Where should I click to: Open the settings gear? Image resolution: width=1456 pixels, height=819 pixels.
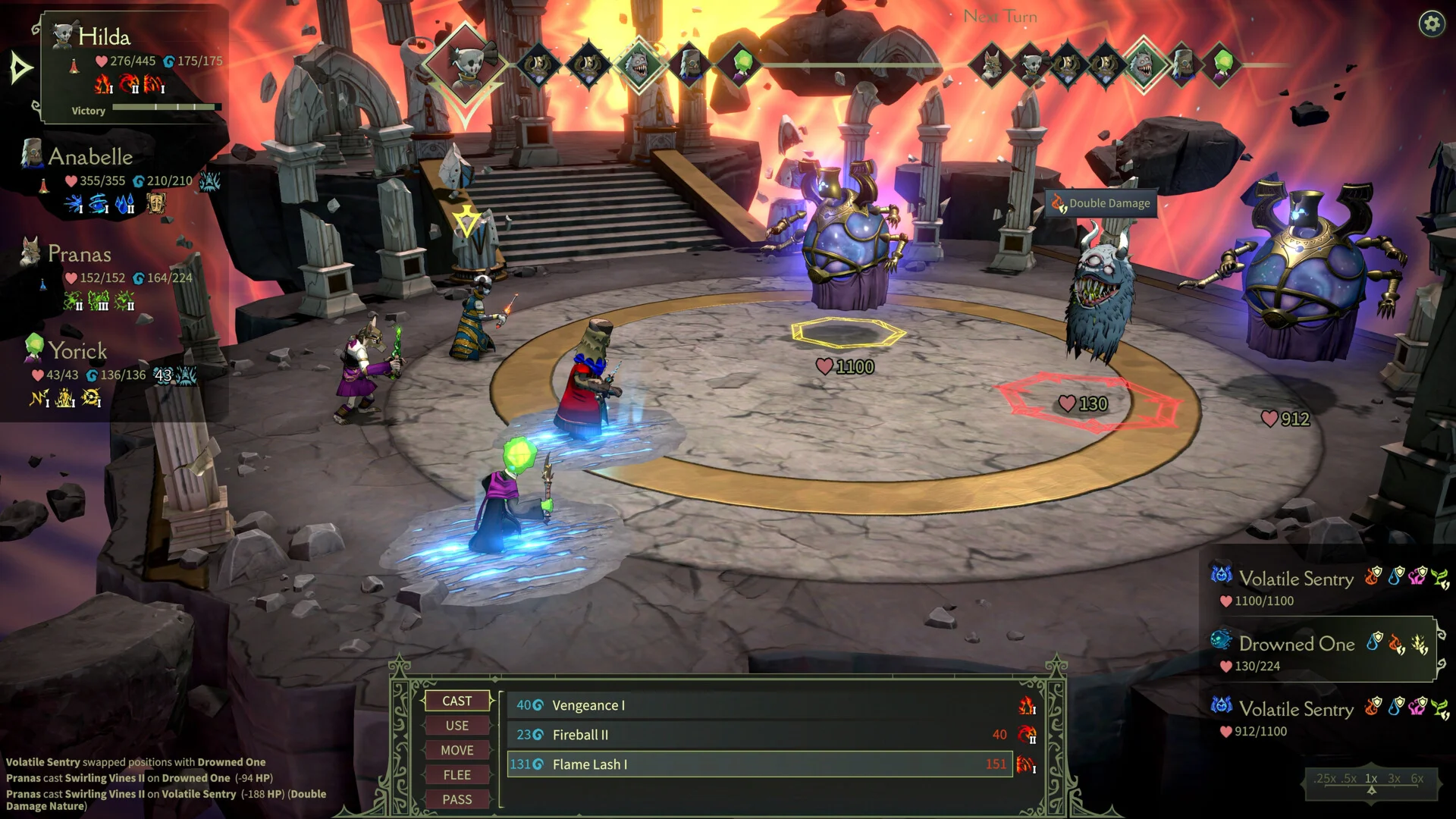coord(1431,24)
